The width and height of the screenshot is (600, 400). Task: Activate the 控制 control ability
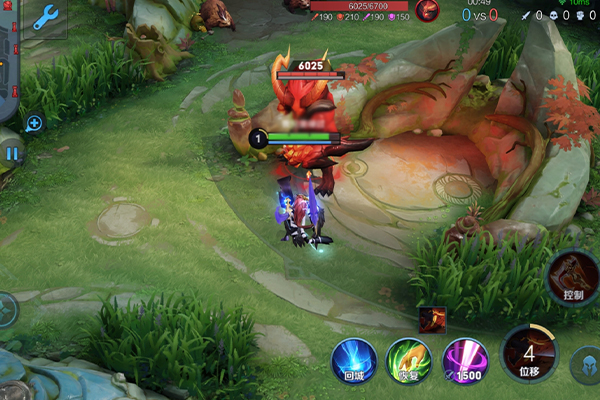(572, 278)
